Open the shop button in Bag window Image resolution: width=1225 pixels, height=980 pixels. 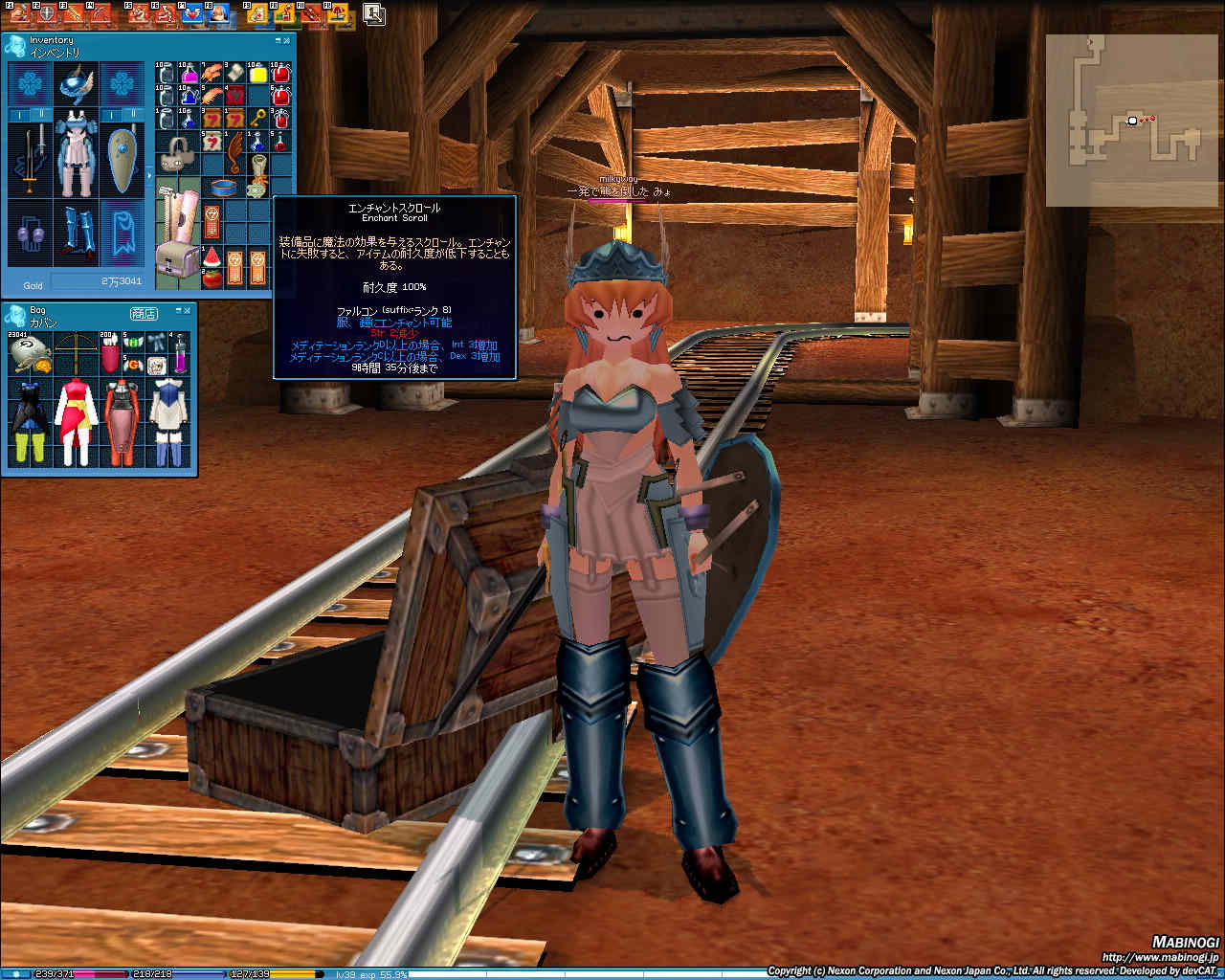(x=144, y=313)
